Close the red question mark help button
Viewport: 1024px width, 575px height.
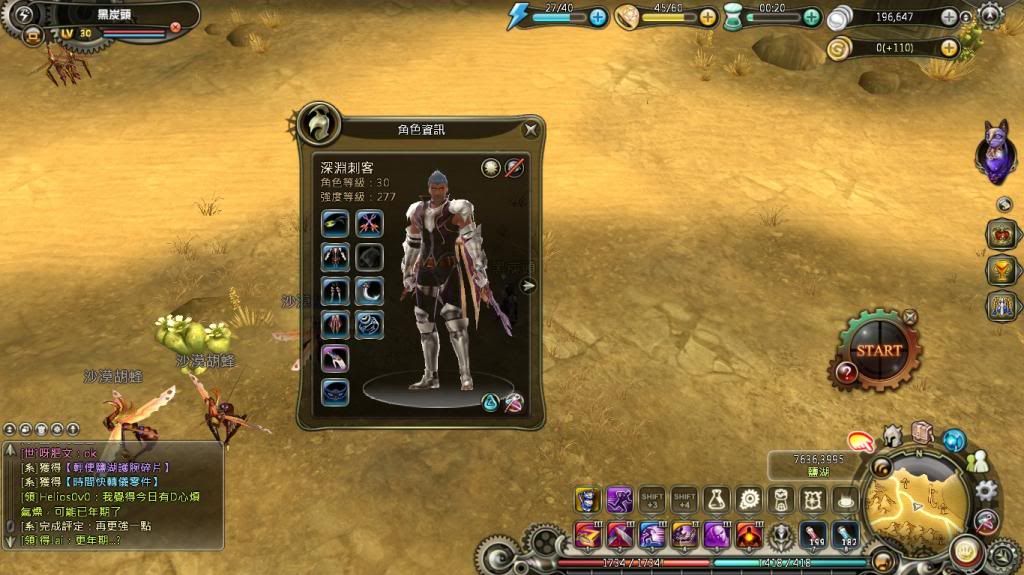(846, 373)
